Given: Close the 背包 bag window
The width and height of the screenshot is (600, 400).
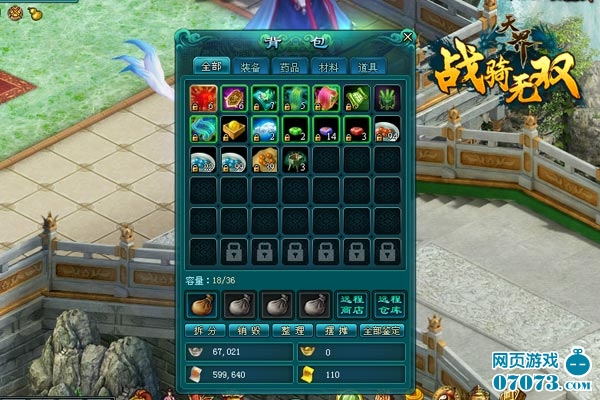Looking at the screenshot, I should (x=407, y=38).
